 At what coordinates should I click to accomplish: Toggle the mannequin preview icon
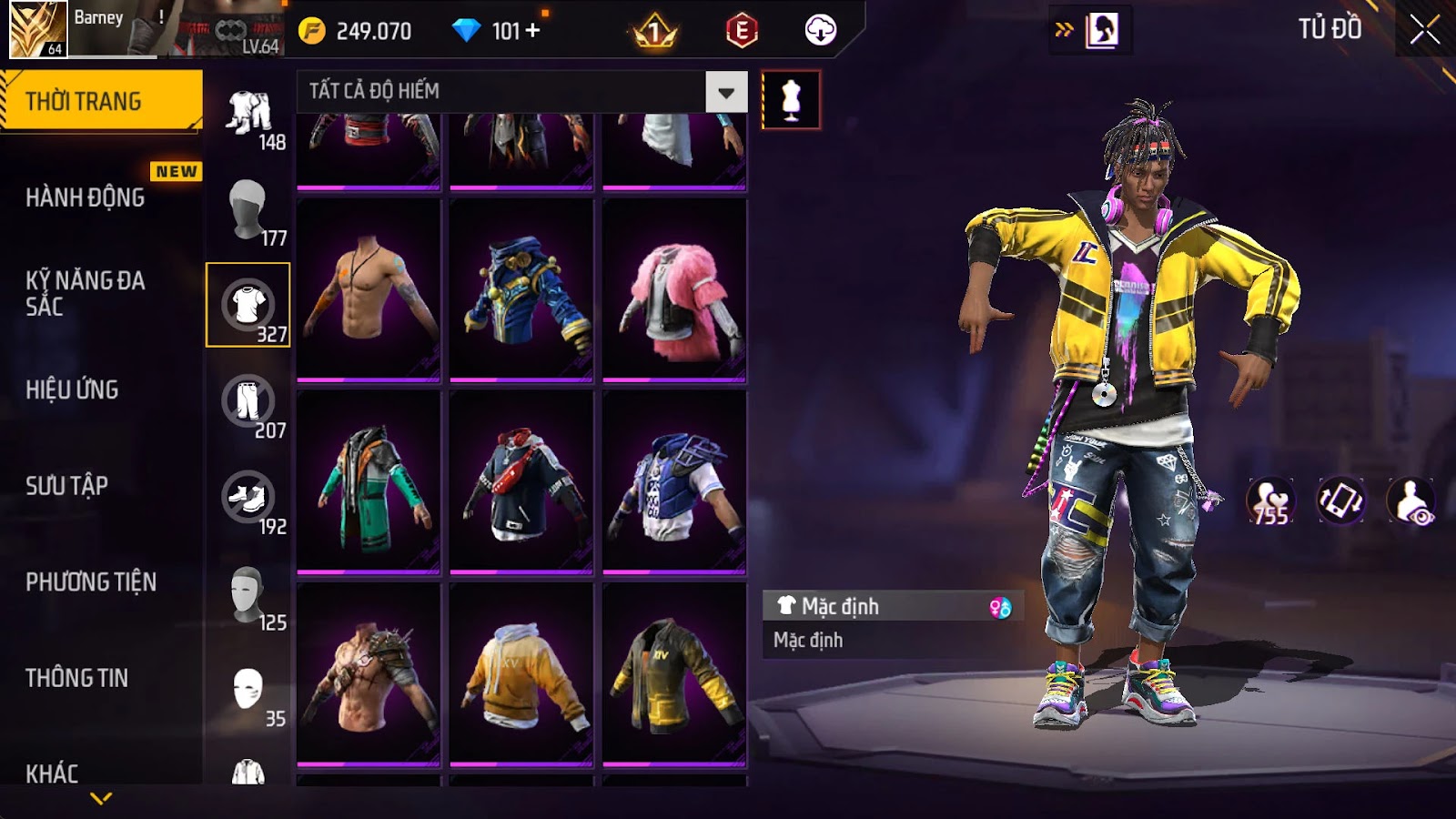791,100
